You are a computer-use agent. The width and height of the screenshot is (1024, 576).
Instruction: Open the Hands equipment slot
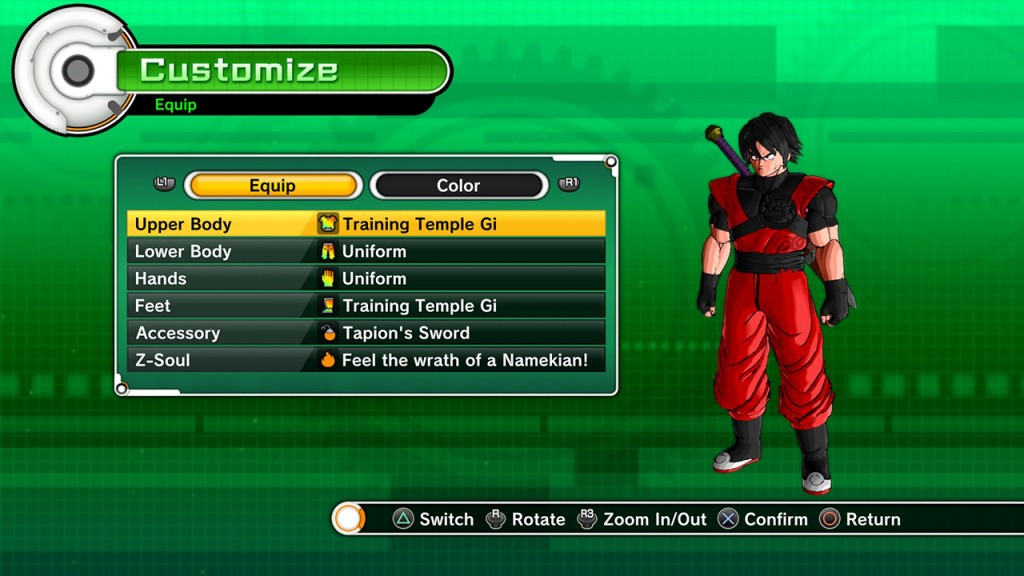366,278
